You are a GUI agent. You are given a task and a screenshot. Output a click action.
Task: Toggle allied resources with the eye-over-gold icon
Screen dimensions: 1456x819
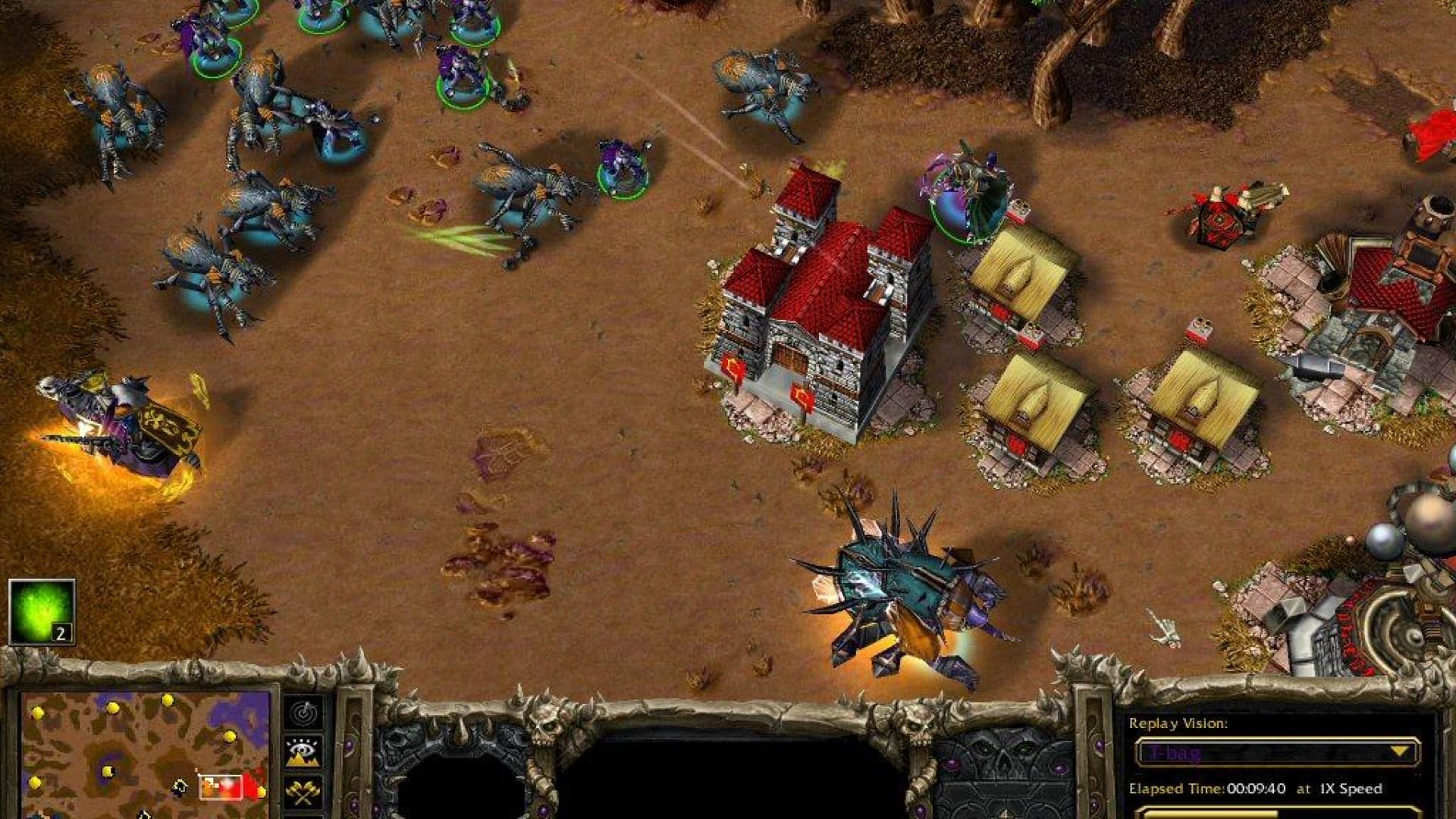(x=303, y=751)
